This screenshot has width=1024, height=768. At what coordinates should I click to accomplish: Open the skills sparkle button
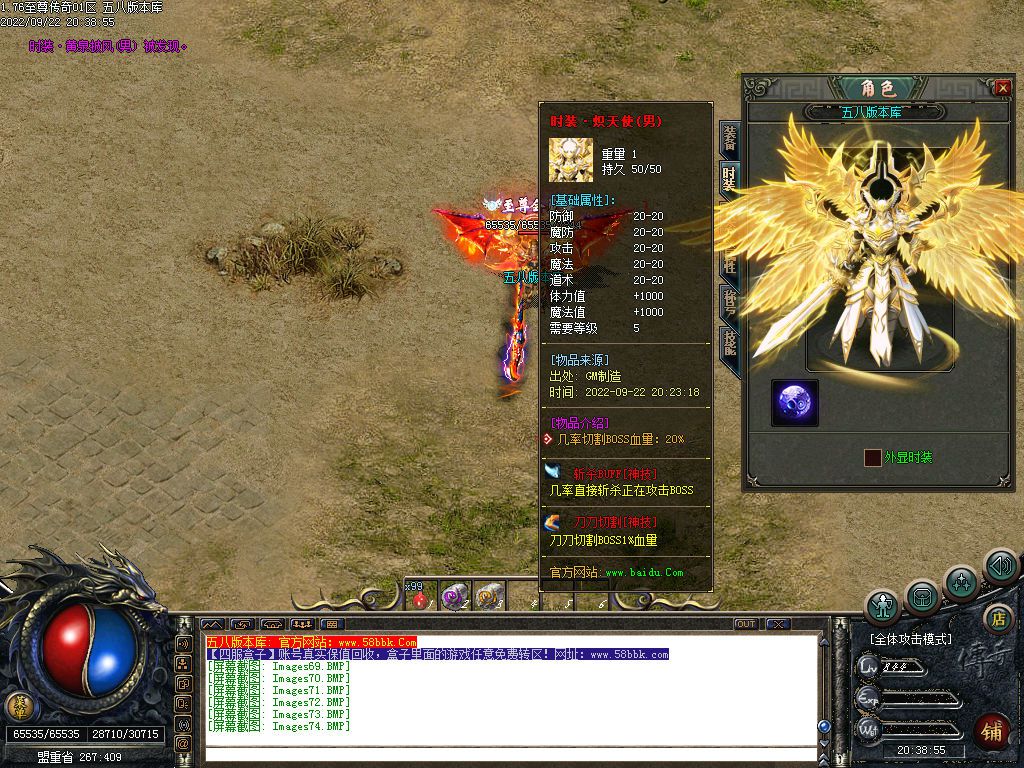click(x=961, y=582)
